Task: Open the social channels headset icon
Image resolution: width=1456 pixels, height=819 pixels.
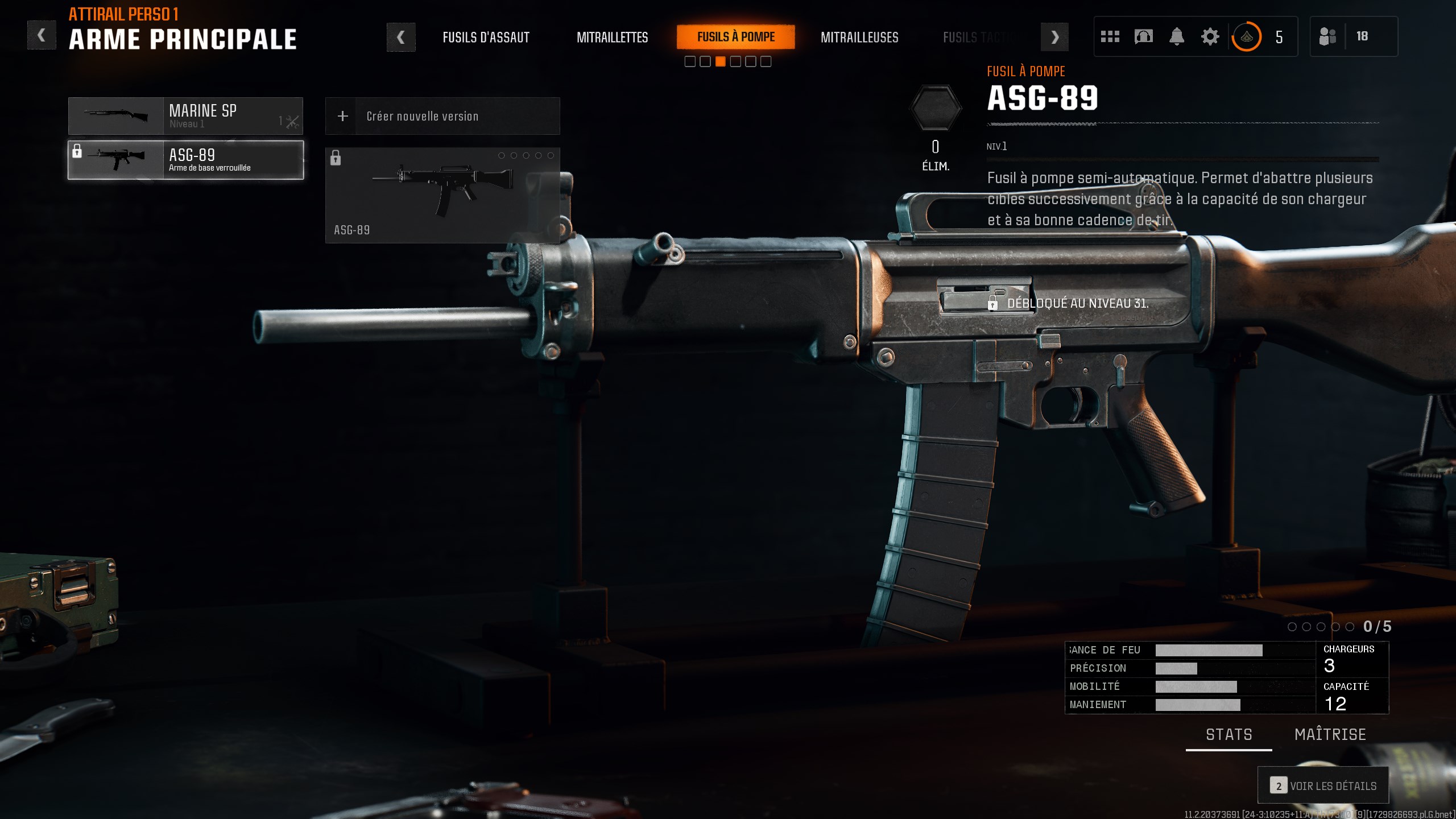Action: pos(1143,36)
